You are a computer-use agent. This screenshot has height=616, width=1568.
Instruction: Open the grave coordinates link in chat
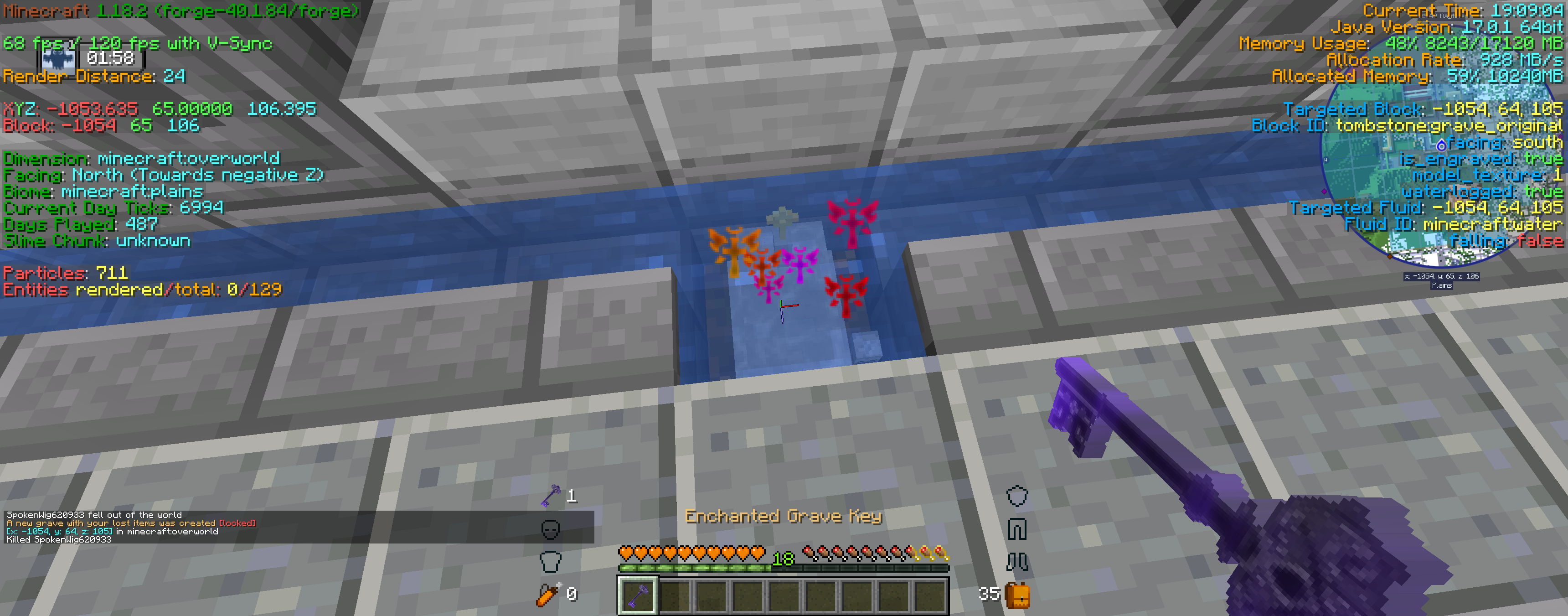tap(59, 531)
